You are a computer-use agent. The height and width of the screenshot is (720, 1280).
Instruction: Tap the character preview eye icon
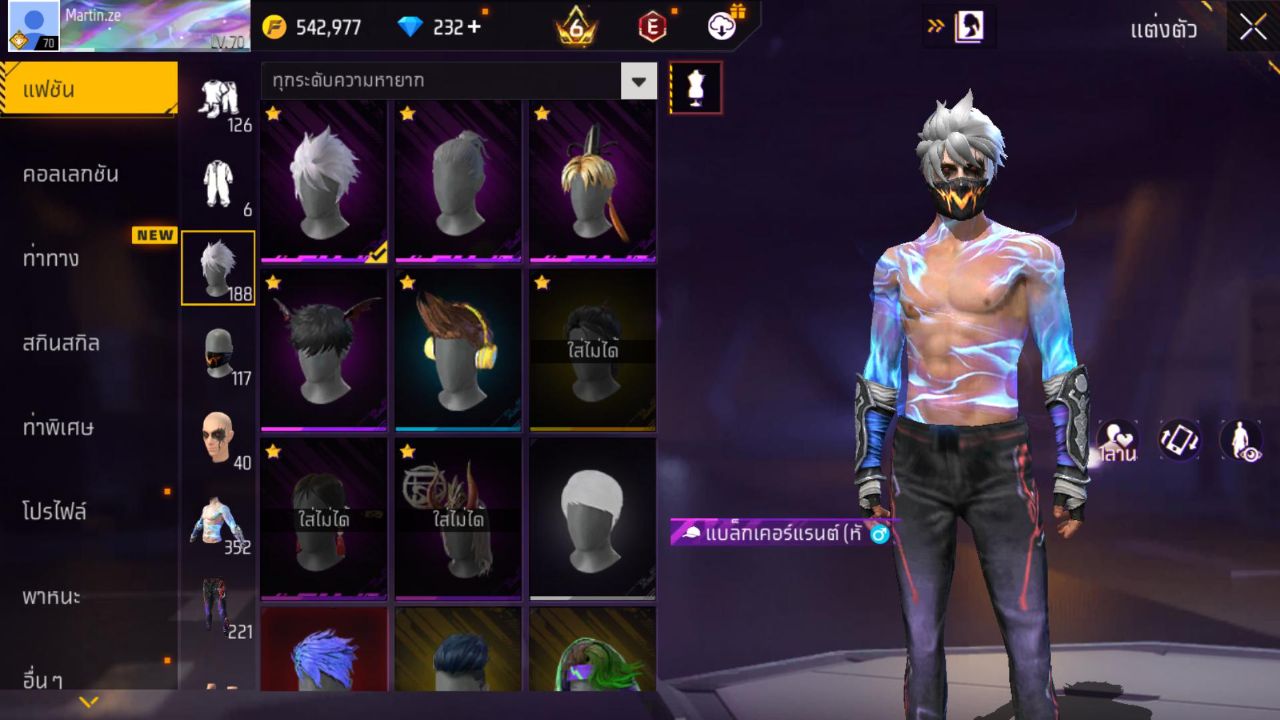coord(1240,441)
